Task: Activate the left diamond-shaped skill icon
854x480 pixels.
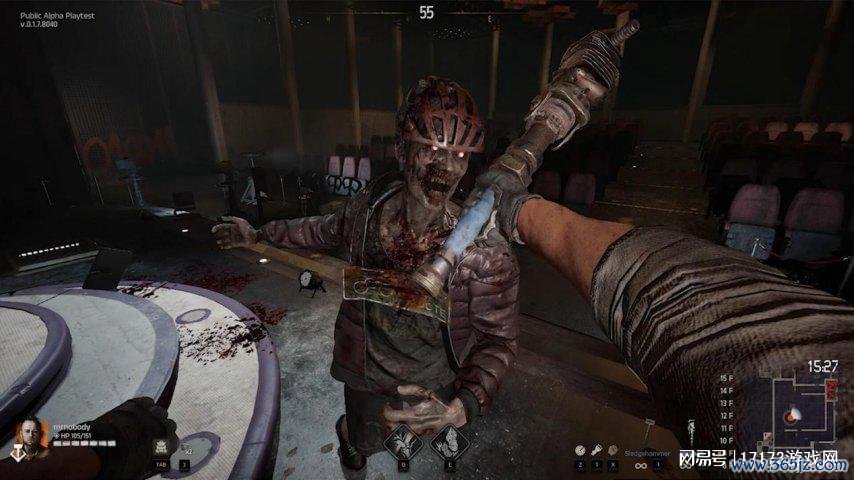Action: tap(403, 441)
